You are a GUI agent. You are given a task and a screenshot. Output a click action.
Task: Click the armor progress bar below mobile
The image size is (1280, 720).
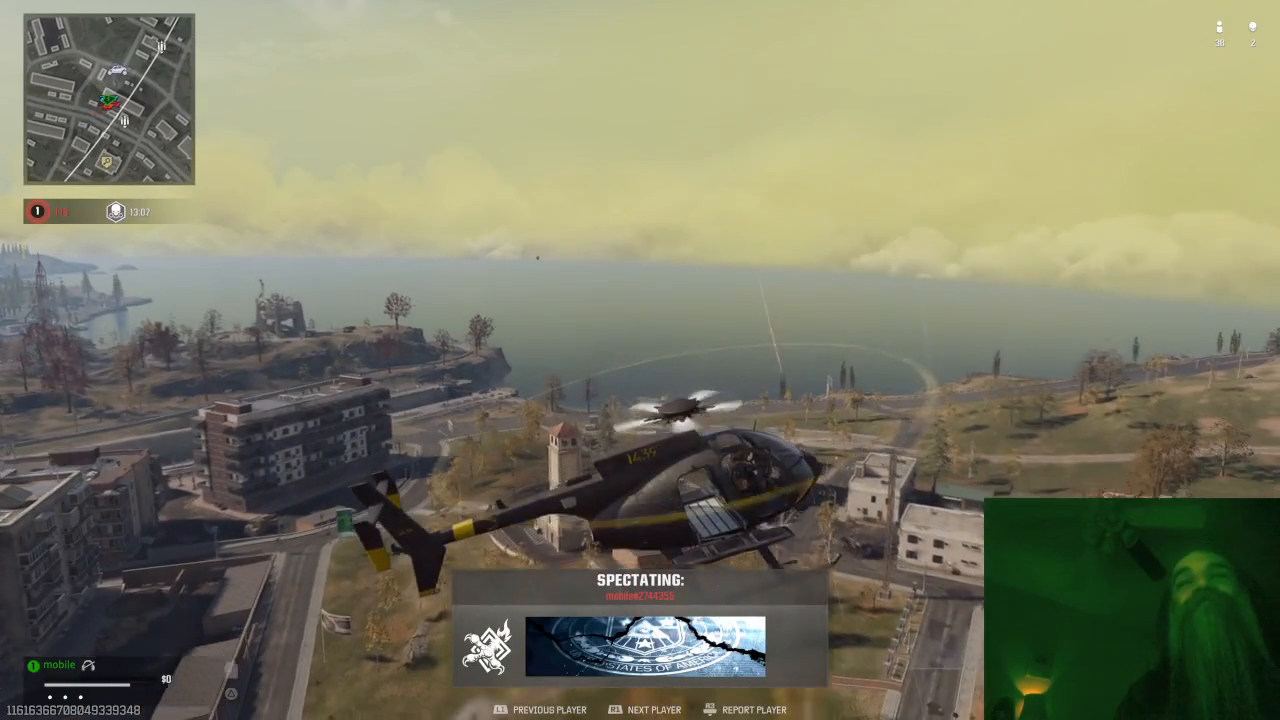coord(87,684)
